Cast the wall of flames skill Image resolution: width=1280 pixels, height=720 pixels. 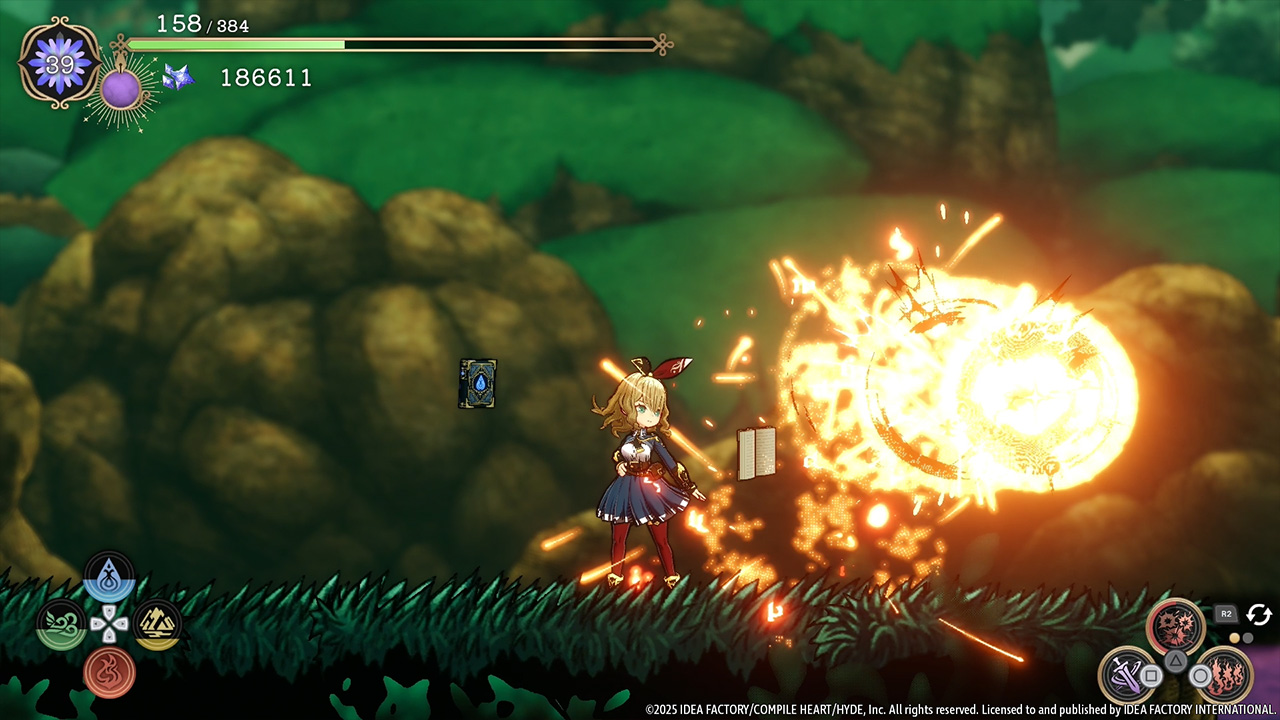point(1224,674)
